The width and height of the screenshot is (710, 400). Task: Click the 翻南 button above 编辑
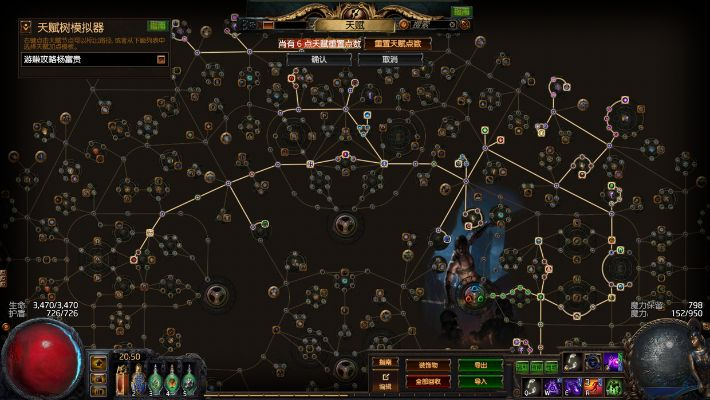385,362
